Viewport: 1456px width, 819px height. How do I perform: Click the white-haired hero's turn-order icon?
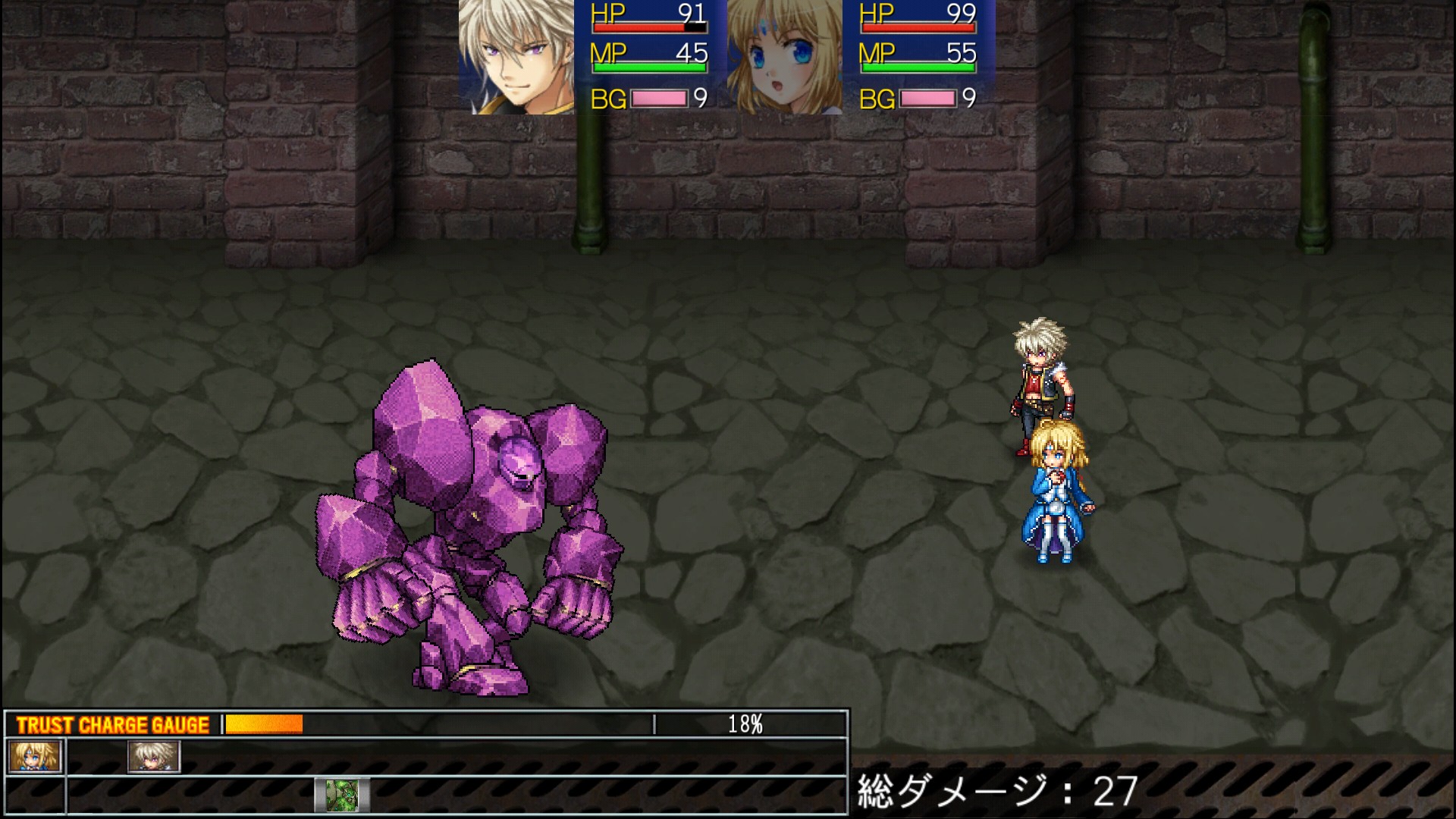click(154, 756)
